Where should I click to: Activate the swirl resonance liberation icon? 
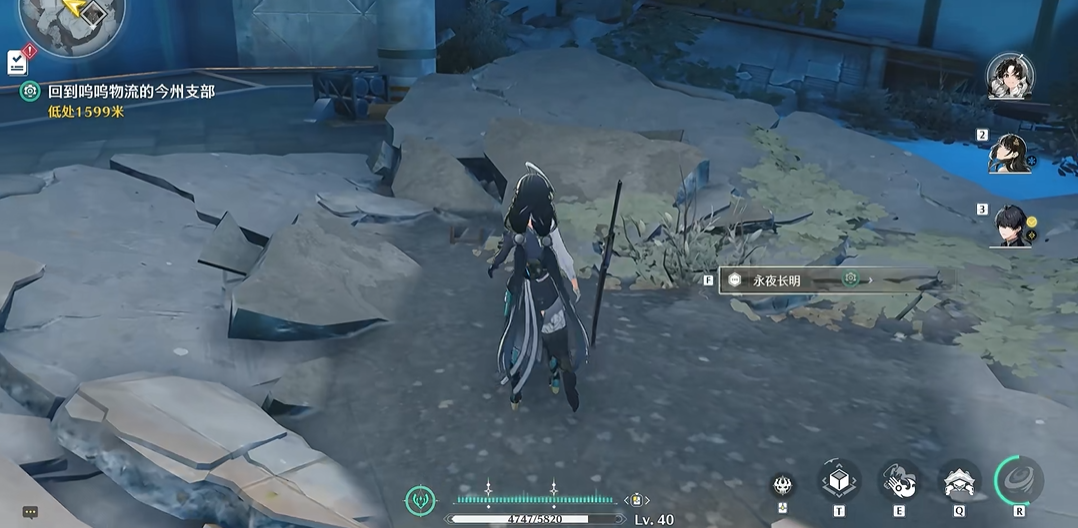click(1019, 481)
